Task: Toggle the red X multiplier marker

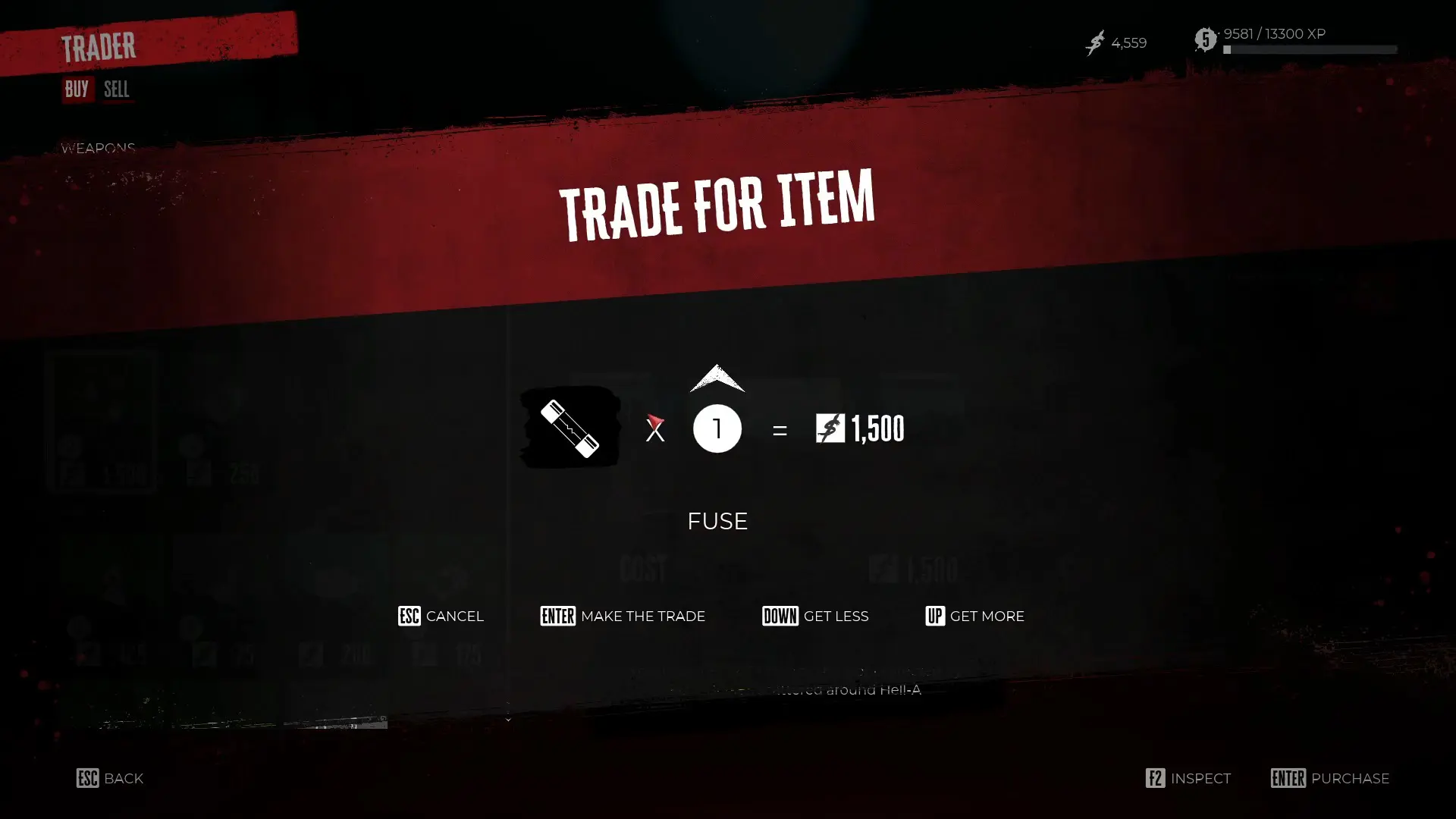Action: 654,429
